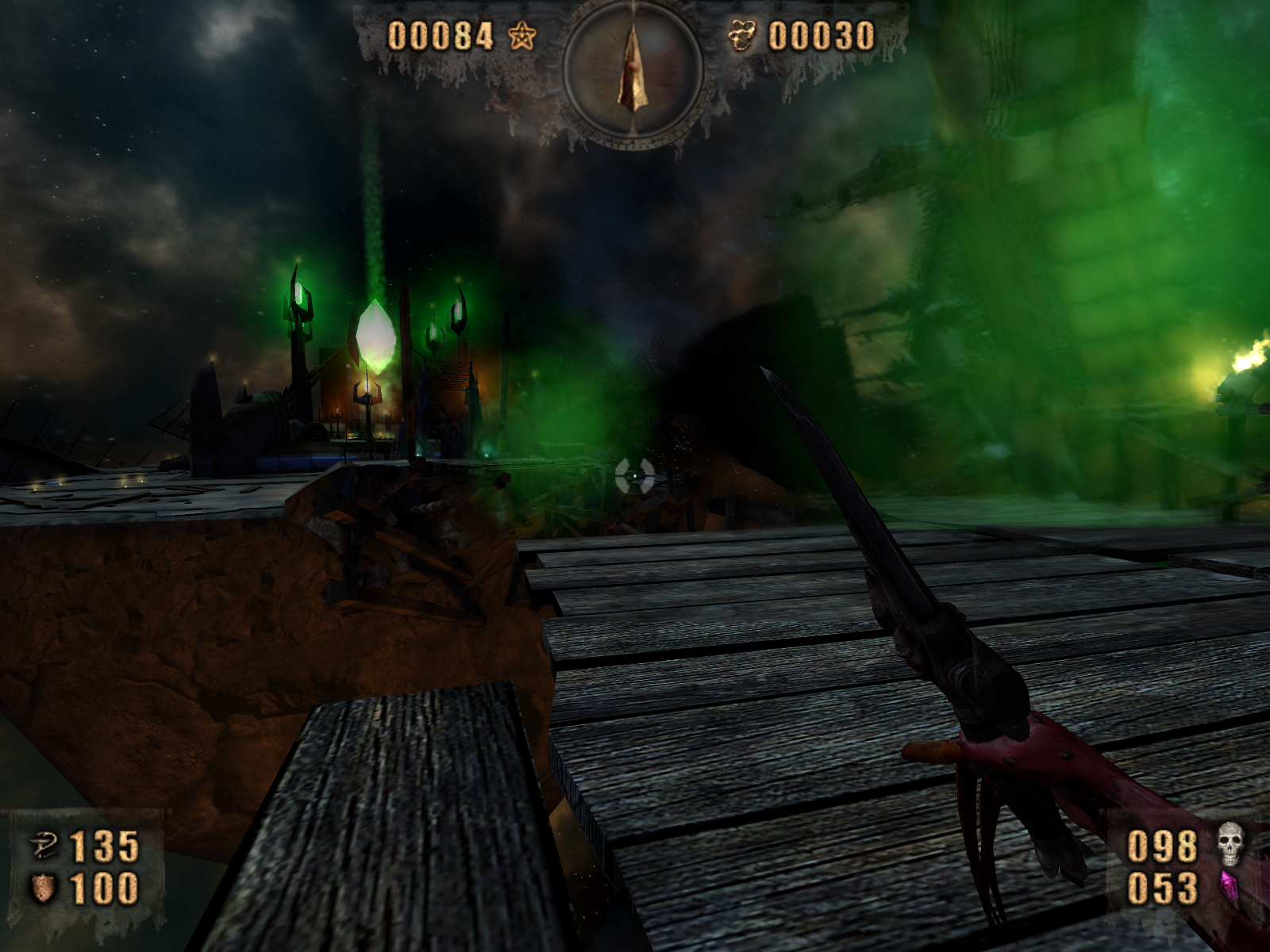Click the health symbol icon

43,846
